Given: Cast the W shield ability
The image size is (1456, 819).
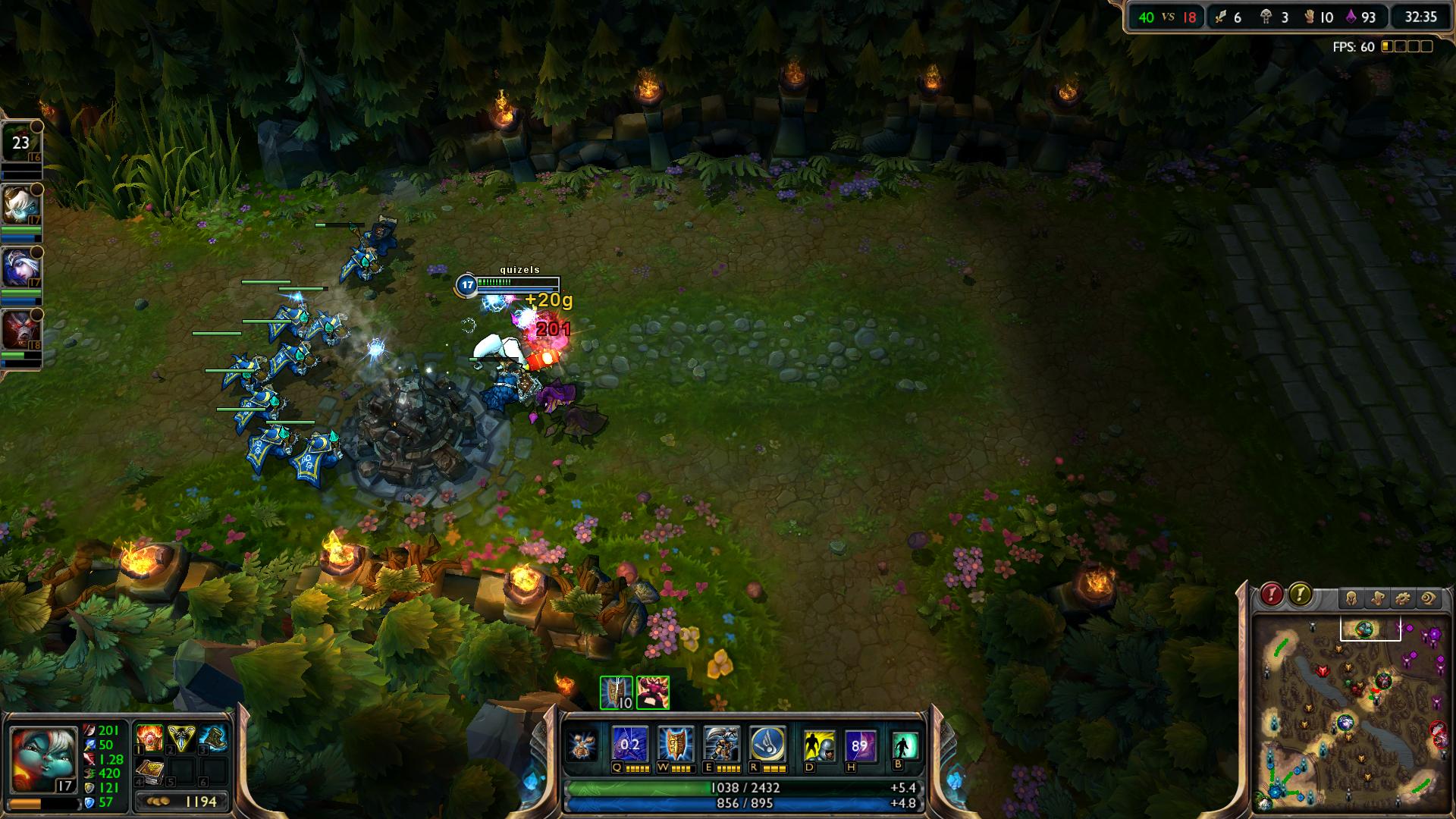Looking at the screenshot, I should point(675,745).
